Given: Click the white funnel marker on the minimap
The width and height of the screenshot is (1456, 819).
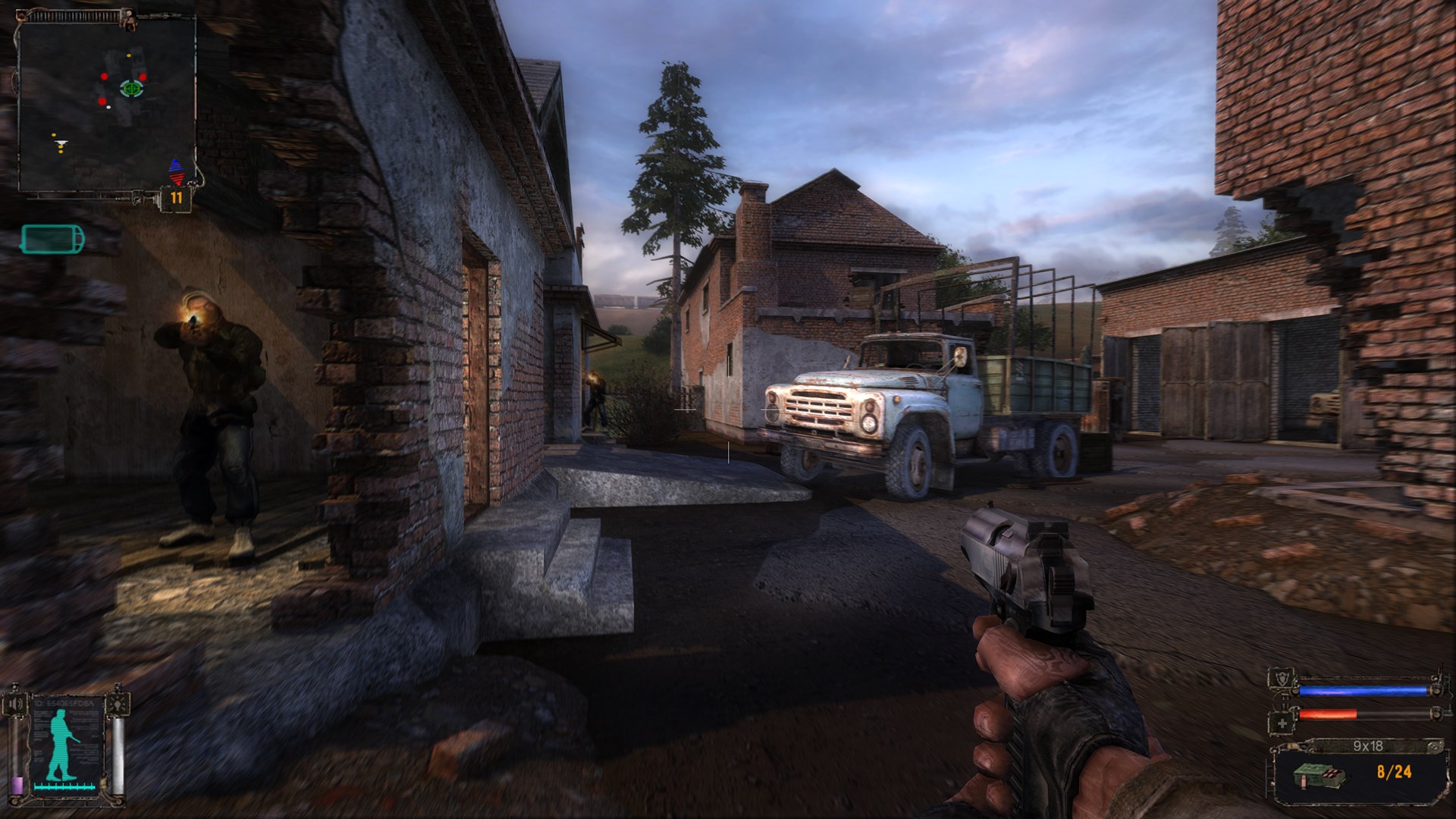Looking at the screenshot, I should point(61,142).
